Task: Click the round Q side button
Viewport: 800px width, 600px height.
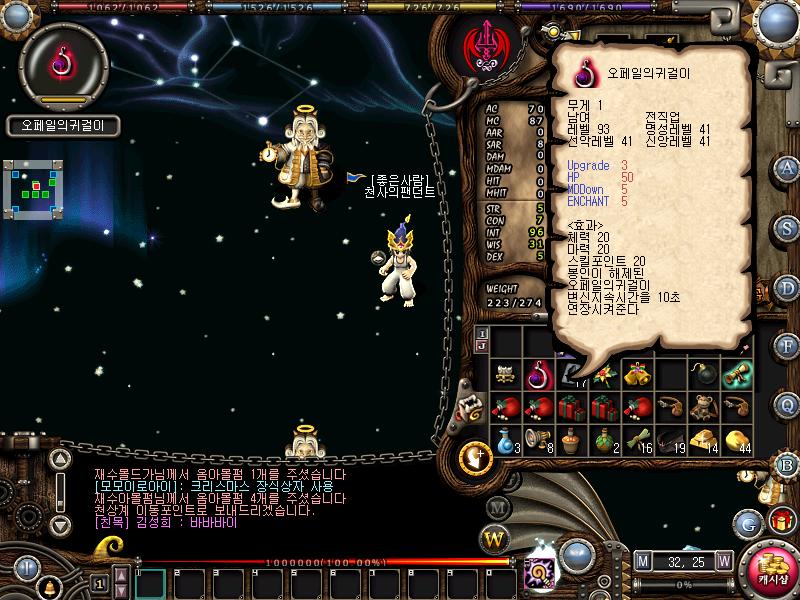Action: coord(788,405)
